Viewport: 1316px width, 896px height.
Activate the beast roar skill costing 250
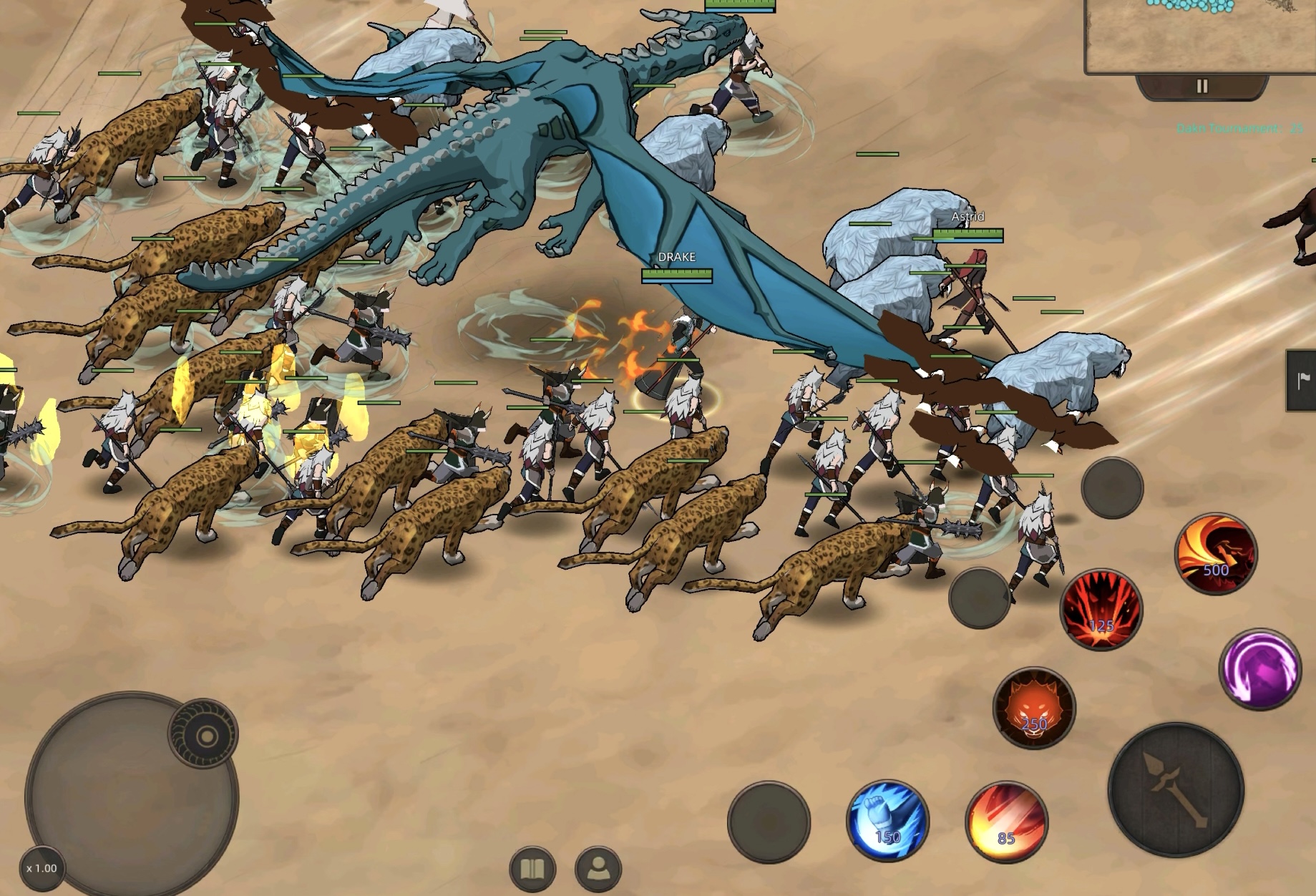click(1033, 708)
